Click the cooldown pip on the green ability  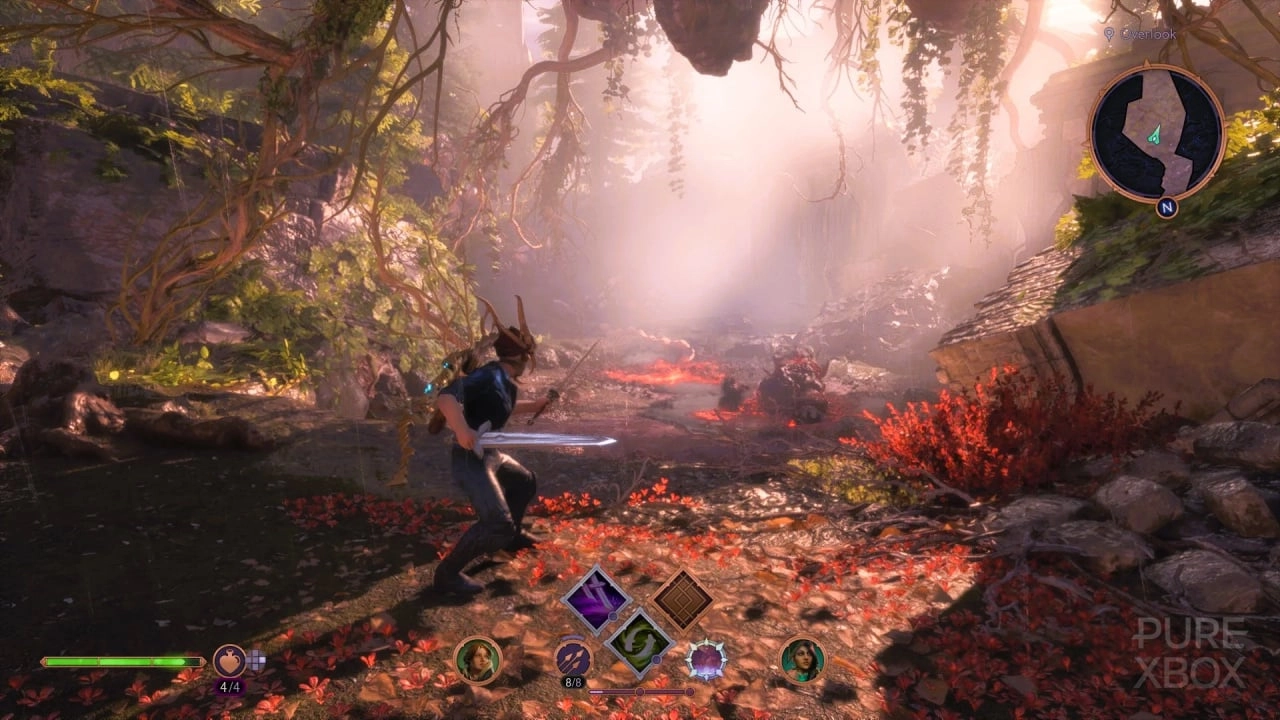(x=656, y=660)
